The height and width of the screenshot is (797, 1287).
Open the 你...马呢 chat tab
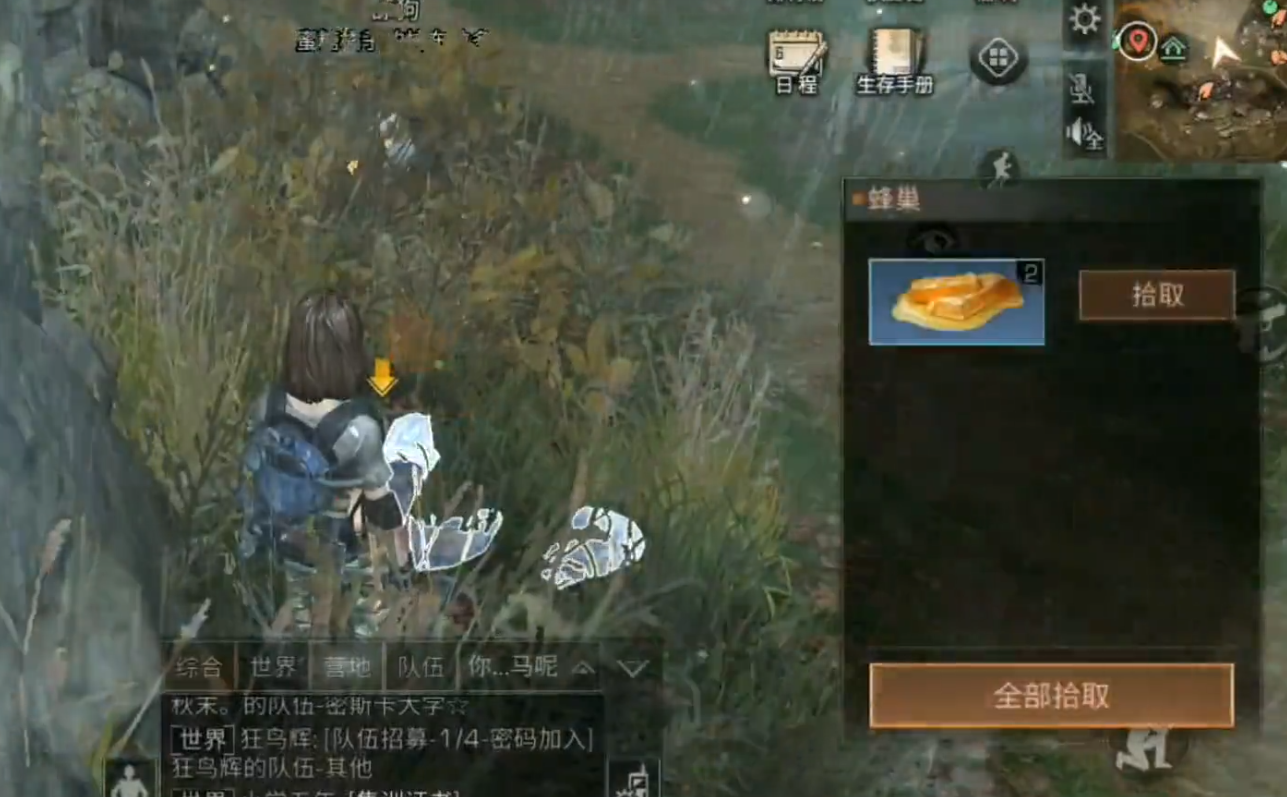point(513,667)
